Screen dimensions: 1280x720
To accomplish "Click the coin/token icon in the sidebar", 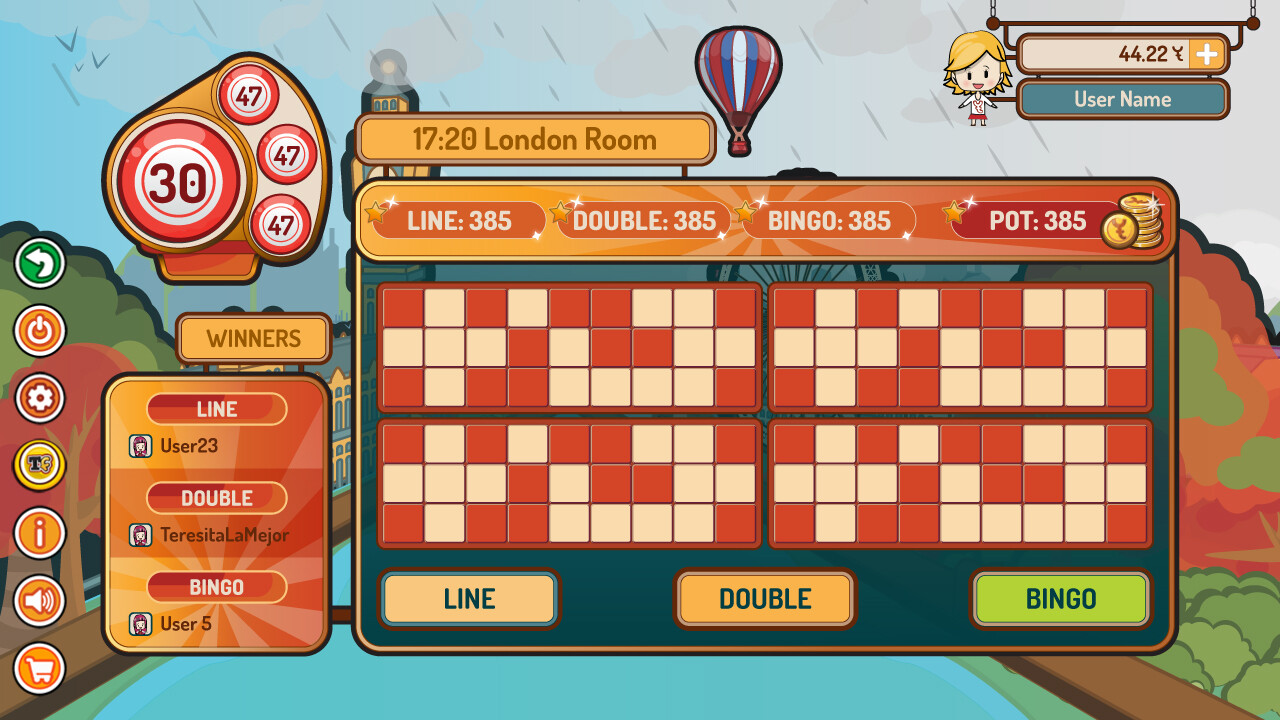I will [39, 465].
